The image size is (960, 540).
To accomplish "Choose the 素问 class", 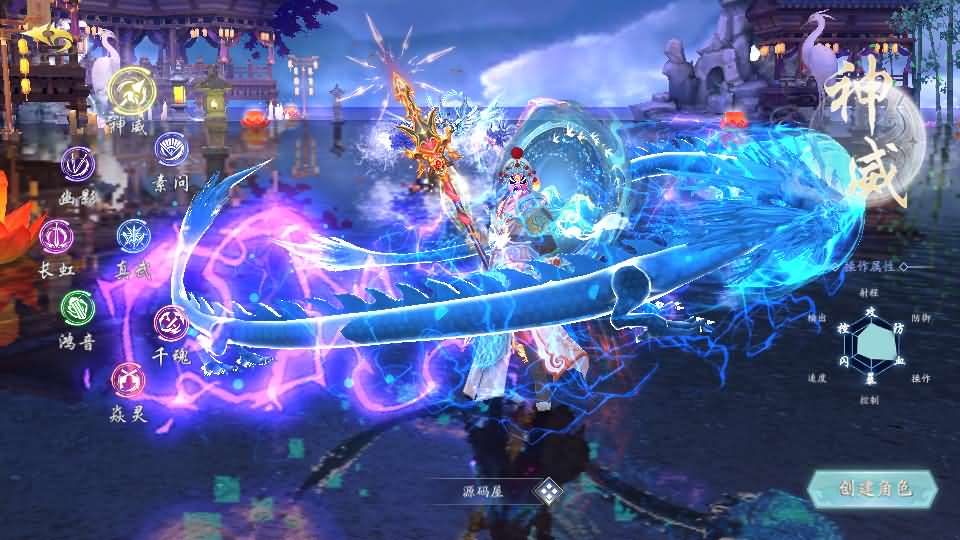I will coord(170,149).
